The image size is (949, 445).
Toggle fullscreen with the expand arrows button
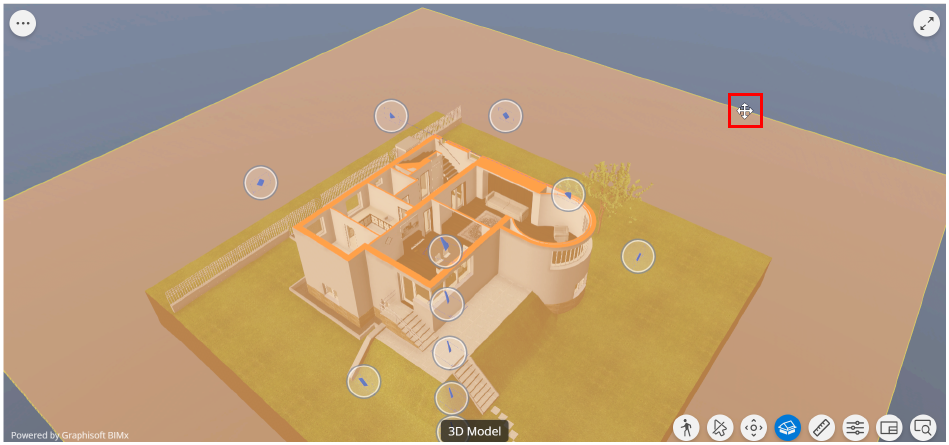(926, 25)
